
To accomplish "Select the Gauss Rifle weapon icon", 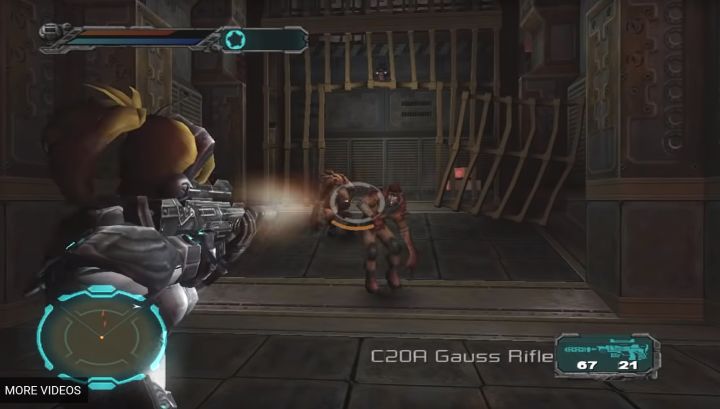I will point(603,350).
